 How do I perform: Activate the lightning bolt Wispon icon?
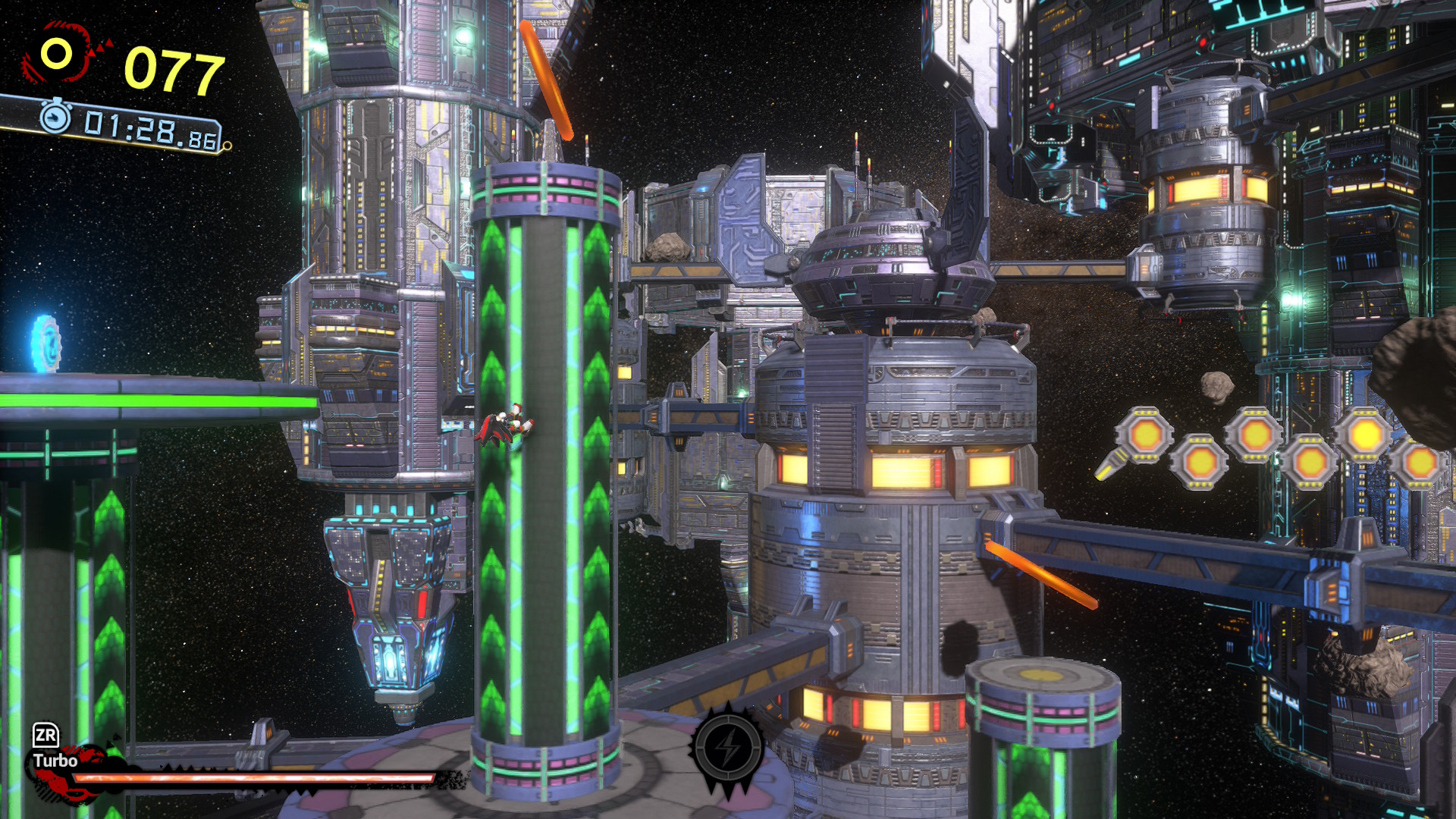click(x=728, y=748)
